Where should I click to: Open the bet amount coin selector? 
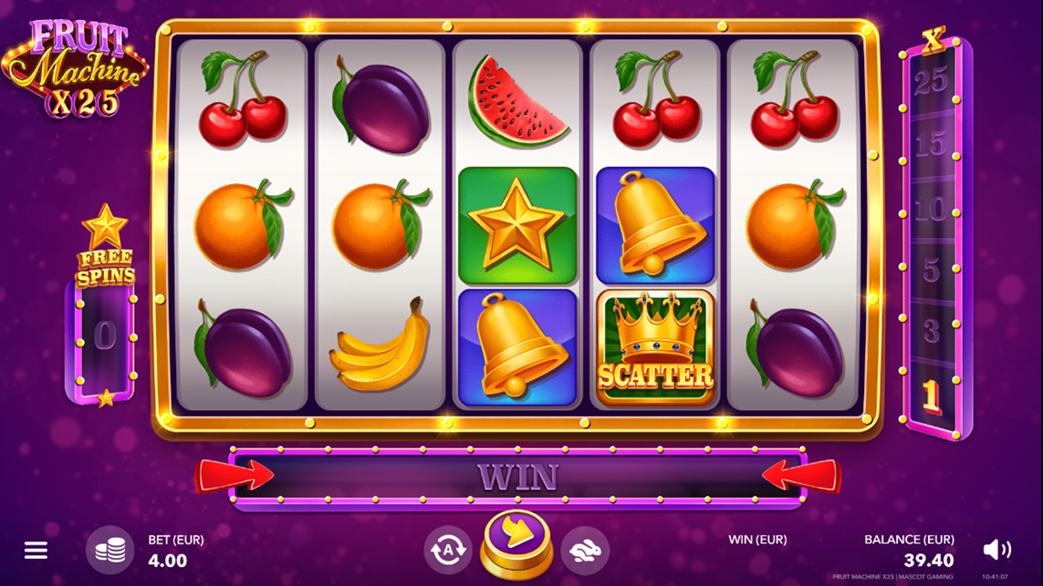pyautogui.click(x=109, y=550)
